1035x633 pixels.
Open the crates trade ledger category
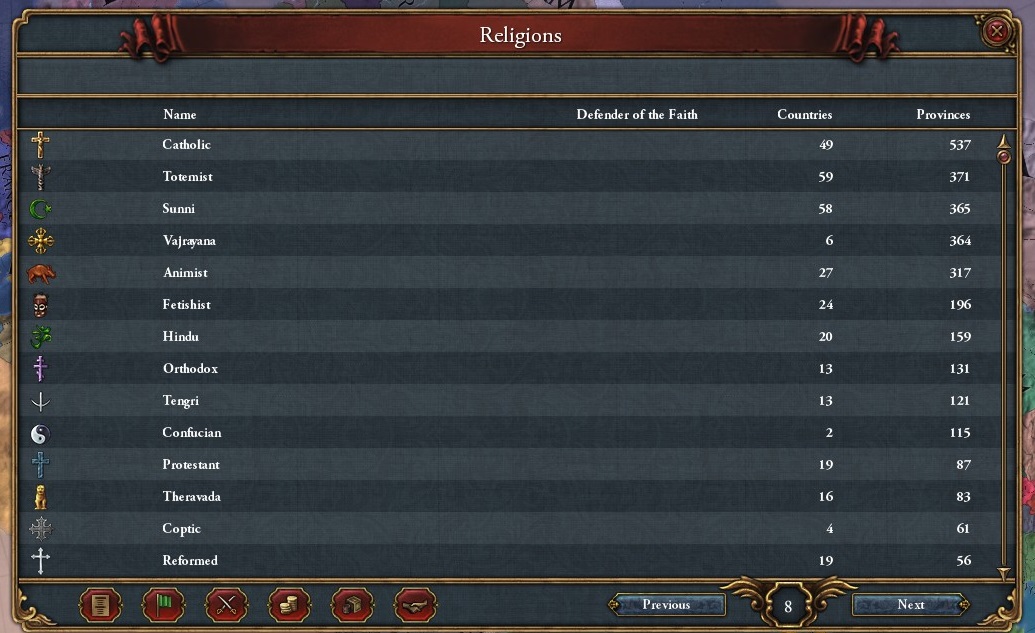point(353,604)
